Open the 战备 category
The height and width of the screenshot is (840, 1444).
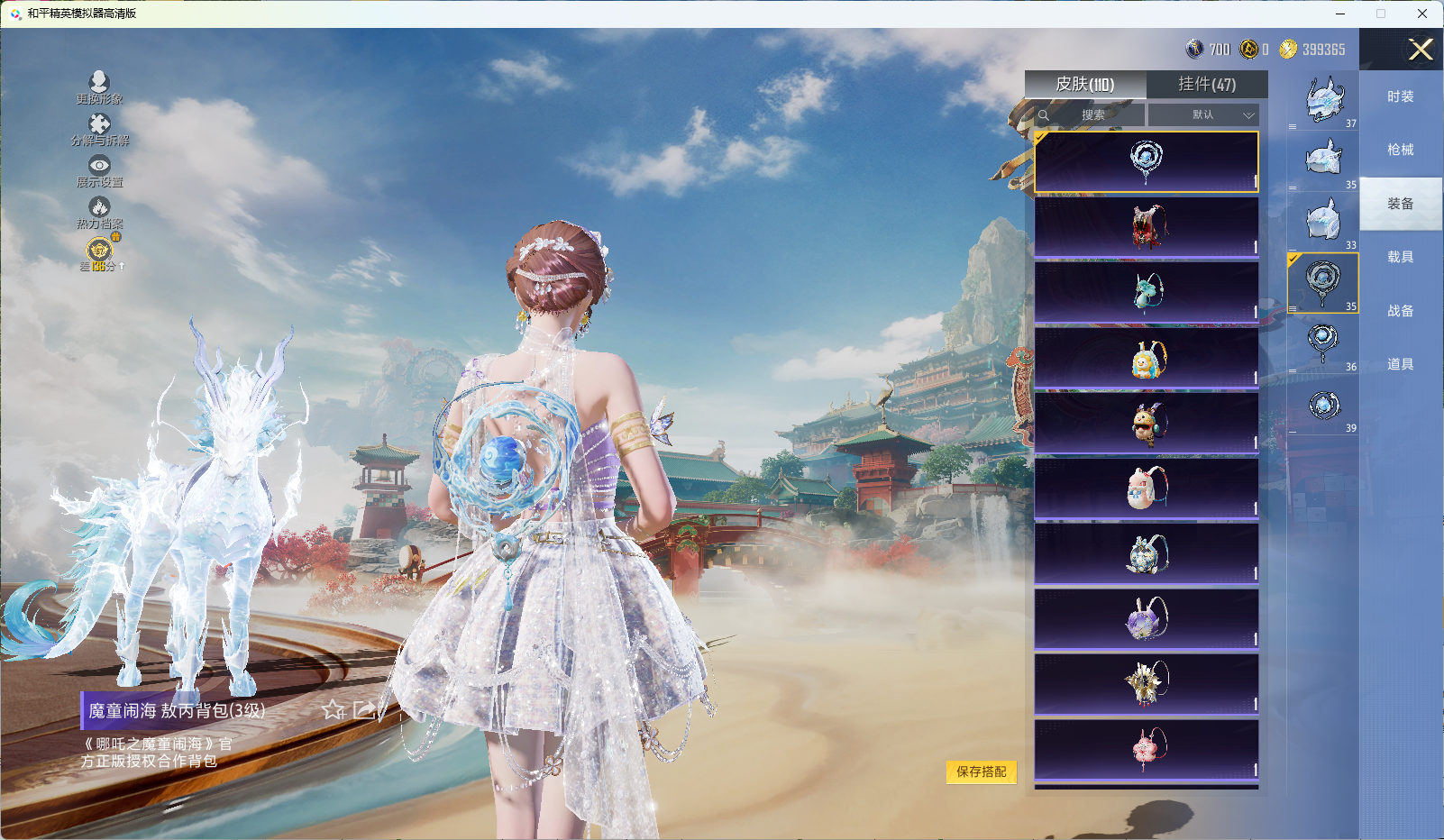(x=1400, y=311)
